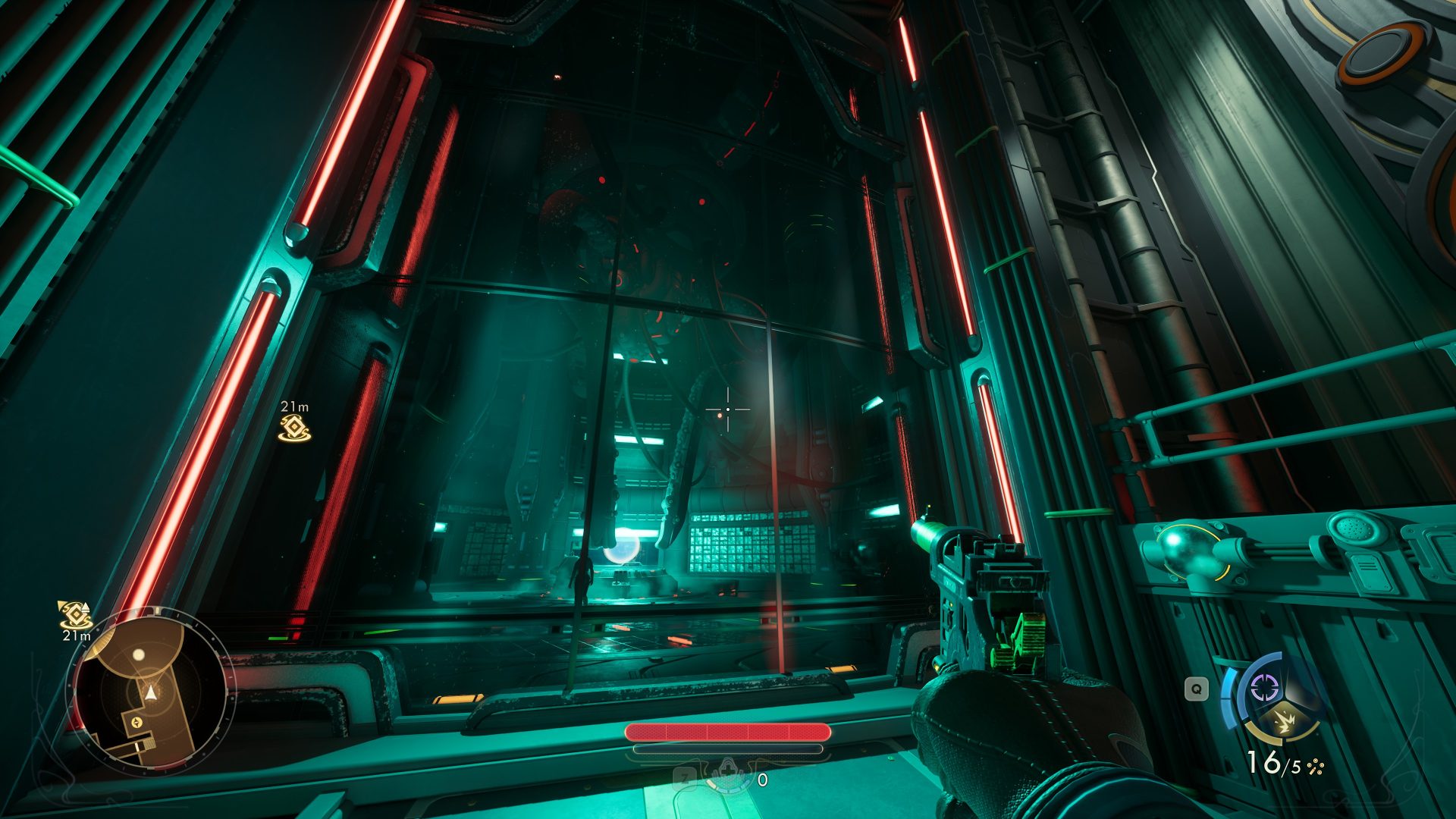The width and height of the screenshot is (1456, 819).
Task: Click the round quest marker on minimap
Action: coord(137,723)
